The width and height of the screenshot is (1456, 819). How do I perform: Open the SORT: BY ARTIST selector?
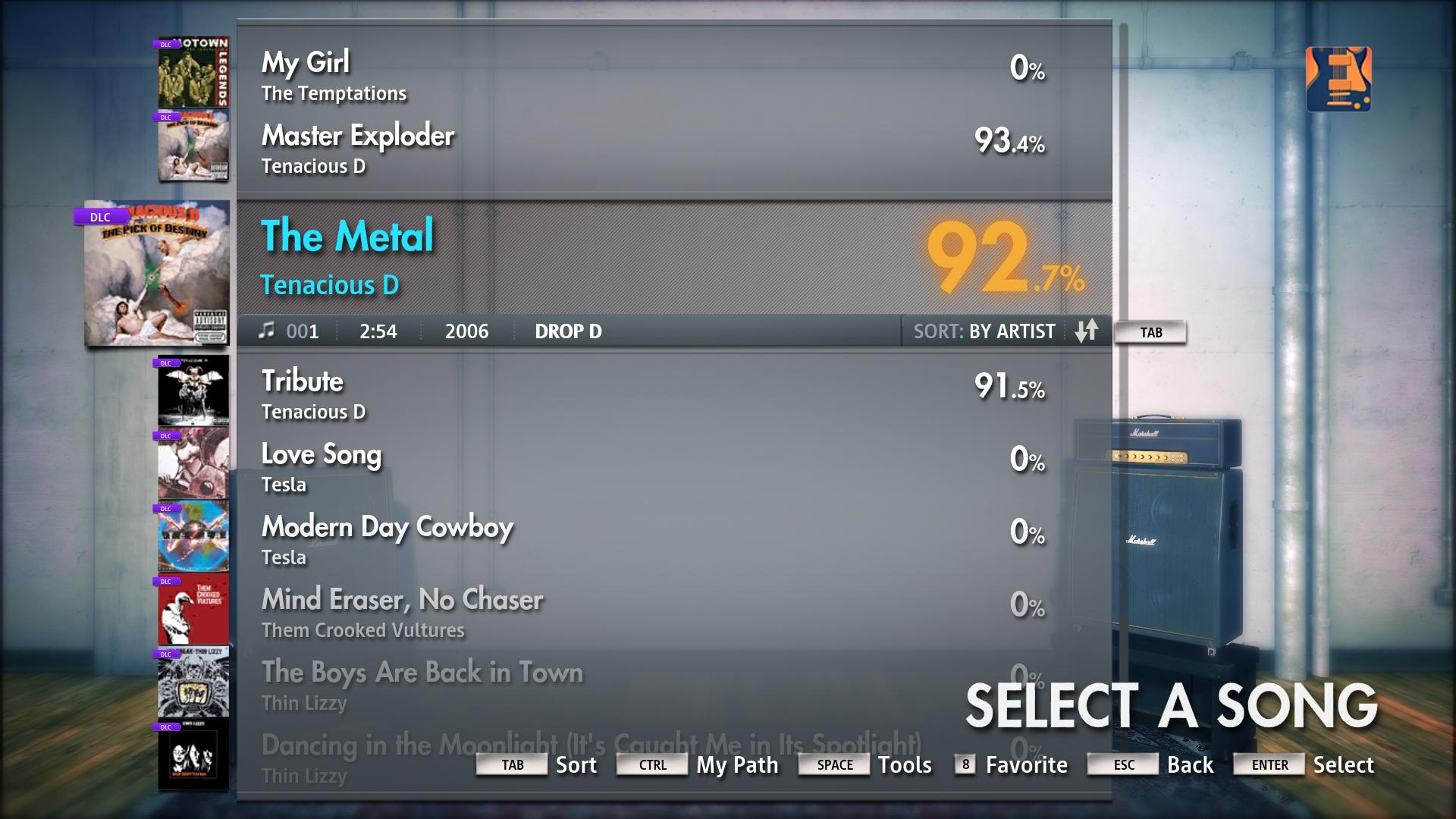984,331
